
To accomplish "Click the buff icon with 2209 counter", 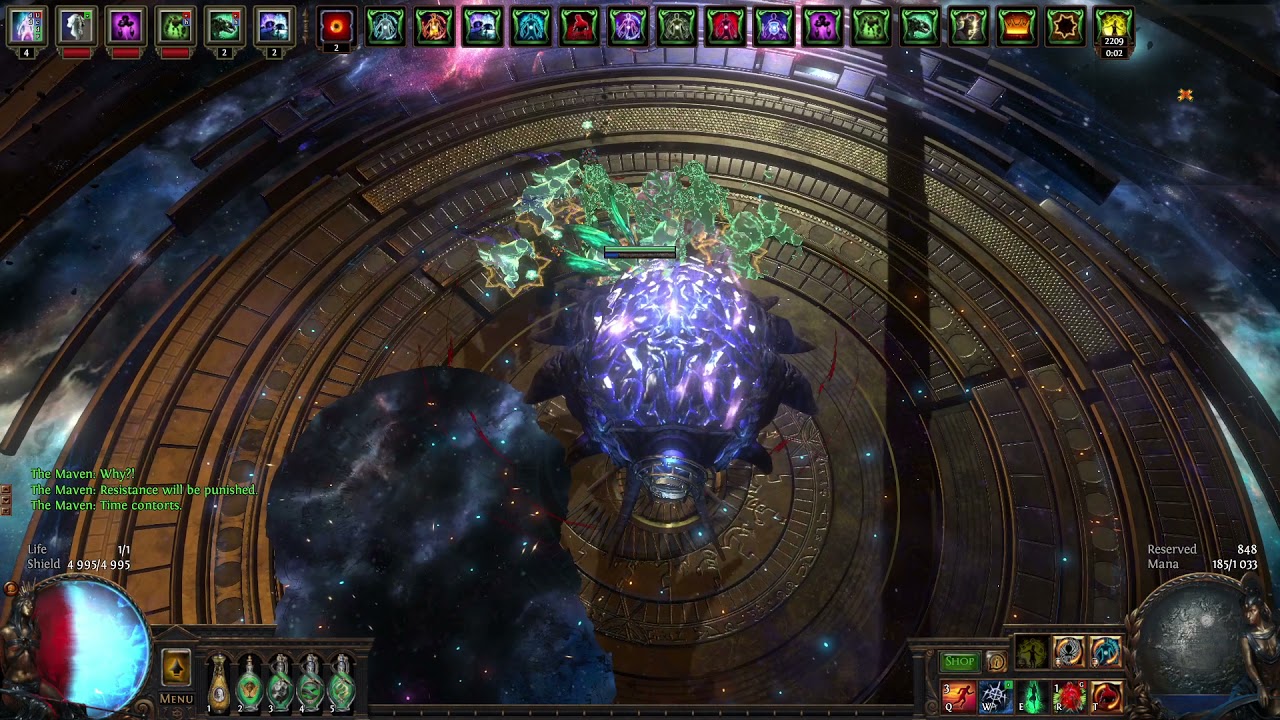I will coord(1114,27).
